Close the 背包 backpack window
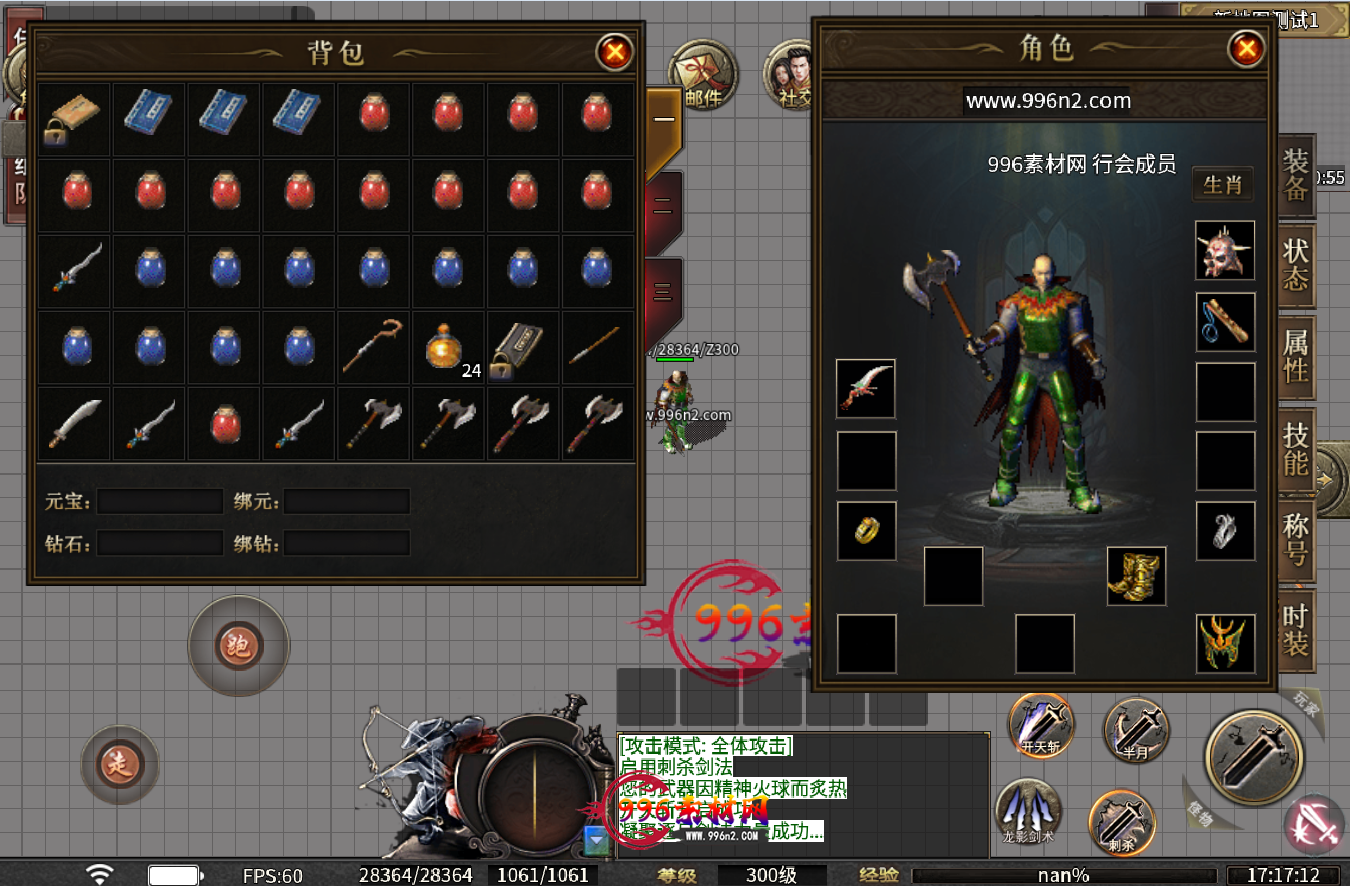 [x=615, y=51]
